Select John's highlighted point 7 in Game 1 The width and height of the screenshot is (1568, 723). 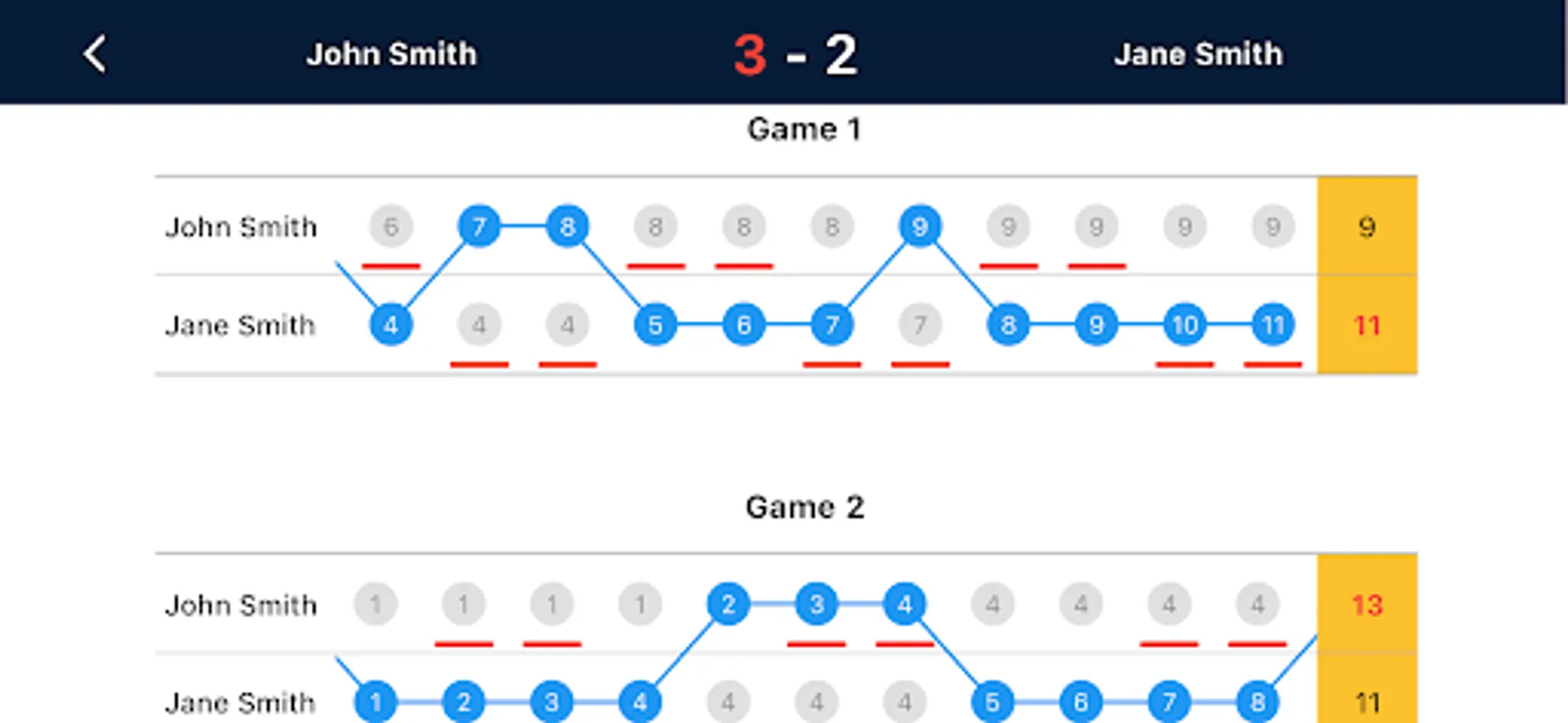[x=479, y=227]
